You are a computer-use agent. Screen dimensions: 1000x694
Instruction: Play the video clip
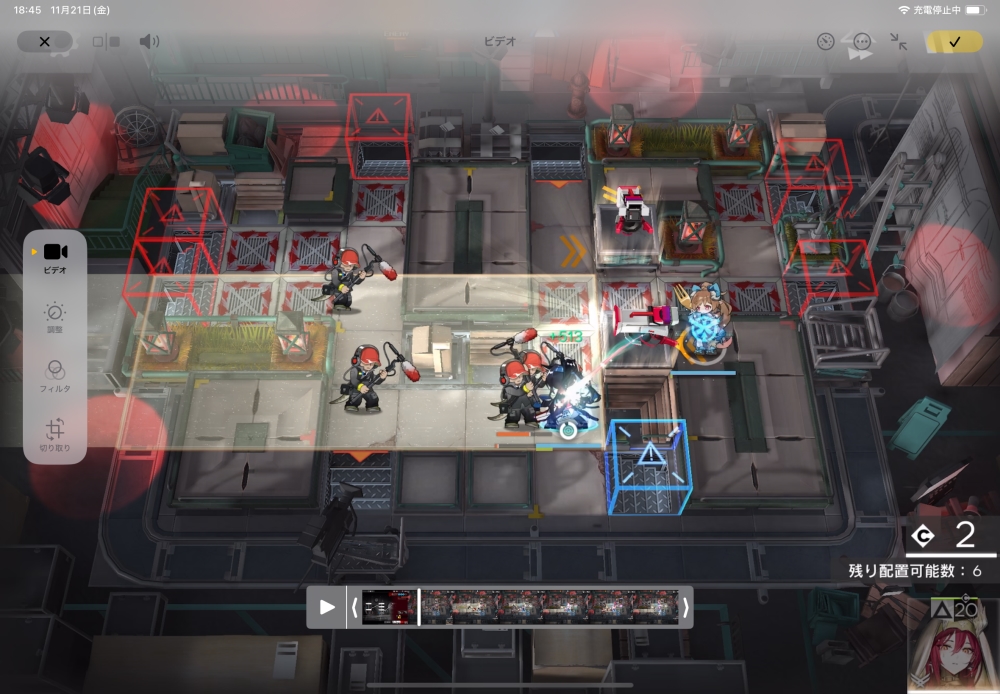pyautogui.click(x=327, y=607)
